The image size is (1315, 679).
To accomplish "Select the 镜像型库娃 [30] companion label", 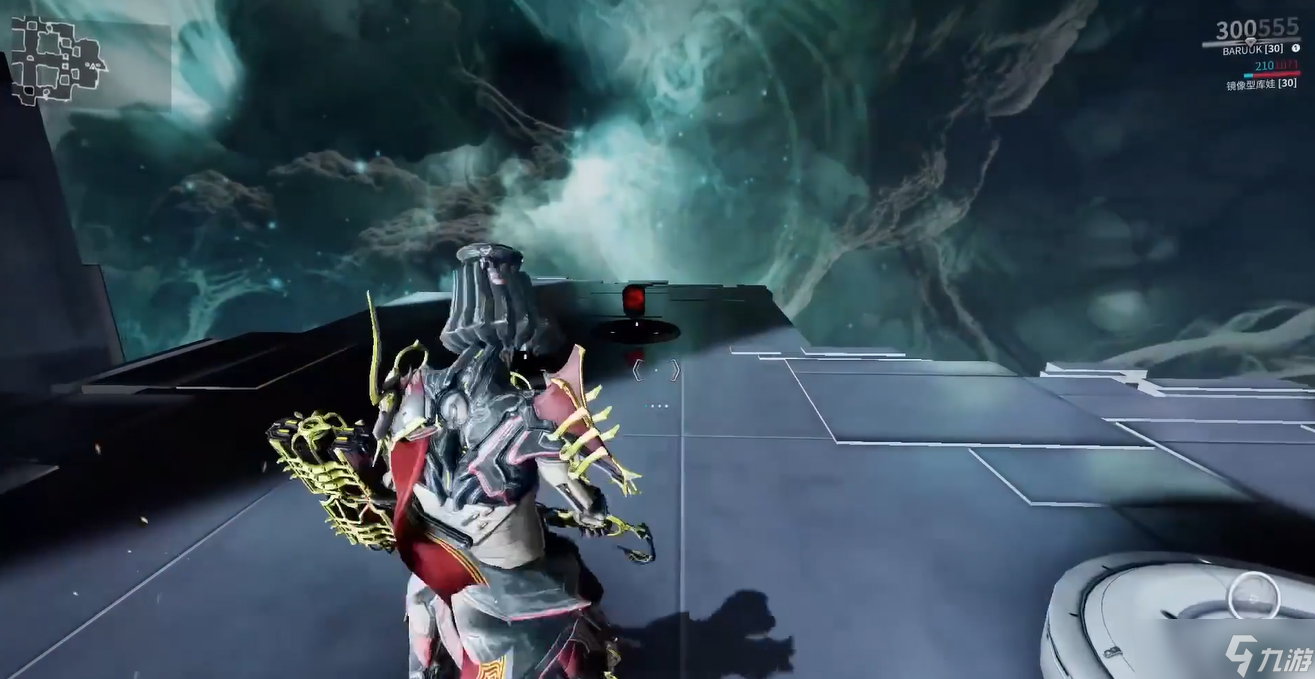I will (x=1262, y=85).
